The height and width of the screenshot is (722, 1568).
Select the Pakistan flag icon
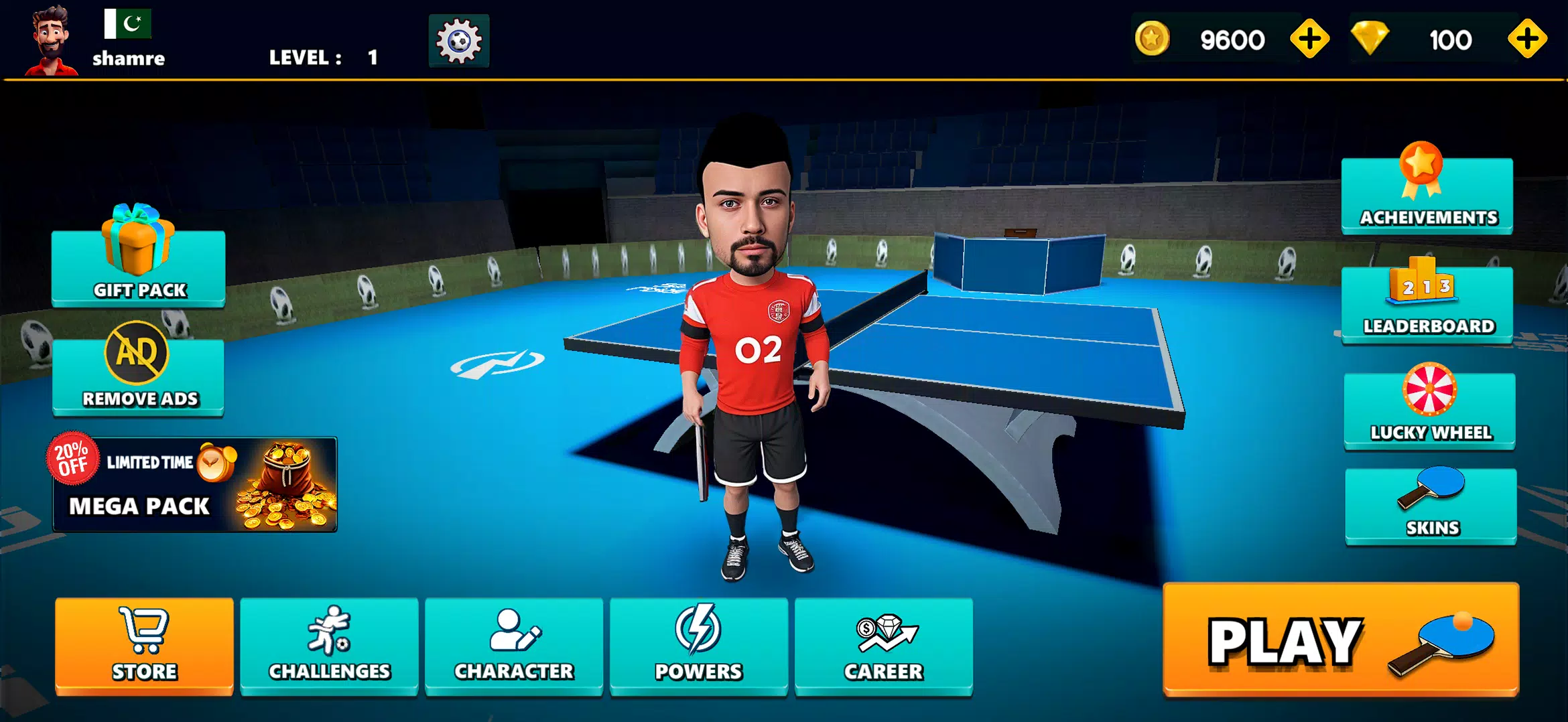129,25
